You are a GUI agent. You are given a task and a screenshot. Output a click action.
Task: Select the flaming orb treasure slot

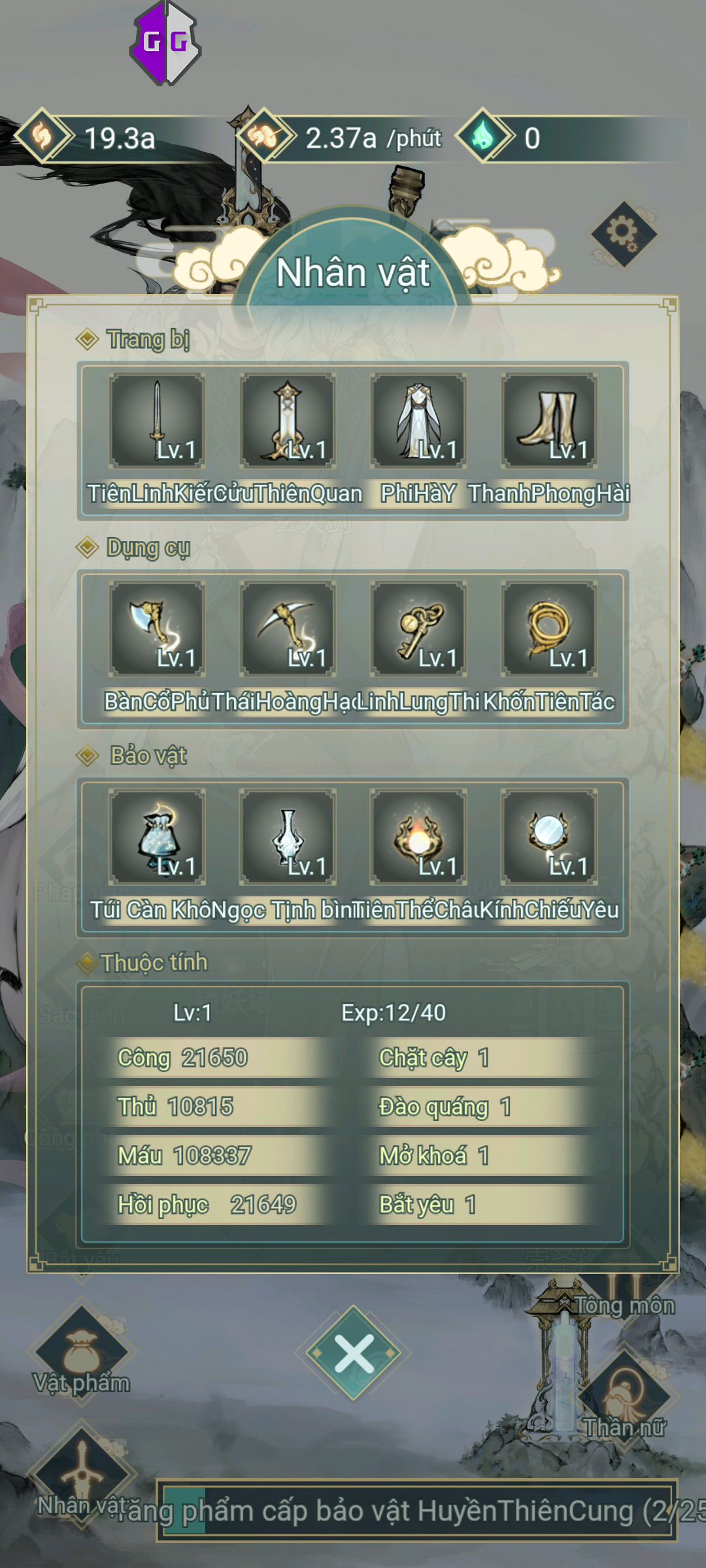coord(418,836)
